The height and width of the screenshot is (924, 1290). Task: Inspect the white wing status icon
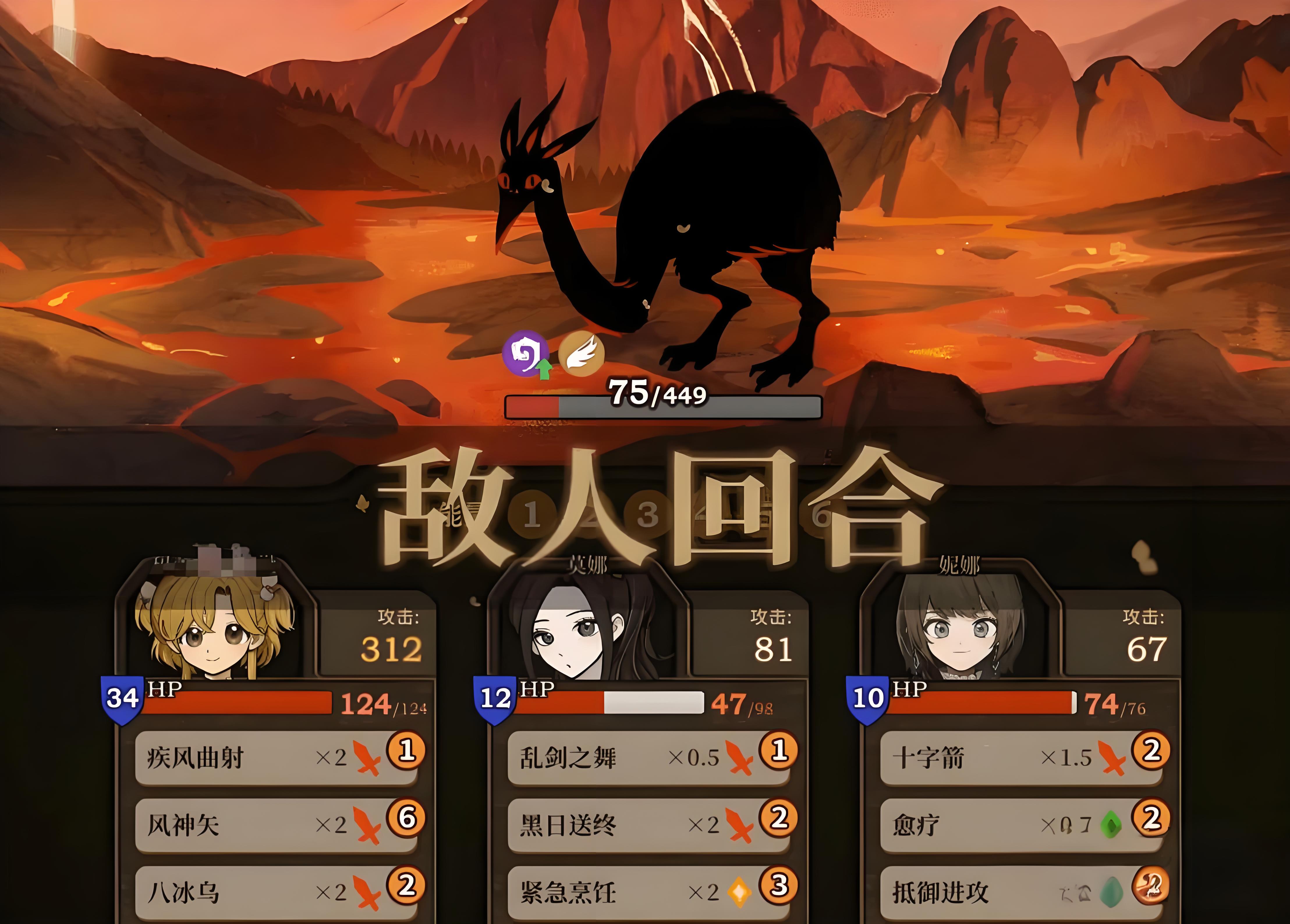(581, 353)
